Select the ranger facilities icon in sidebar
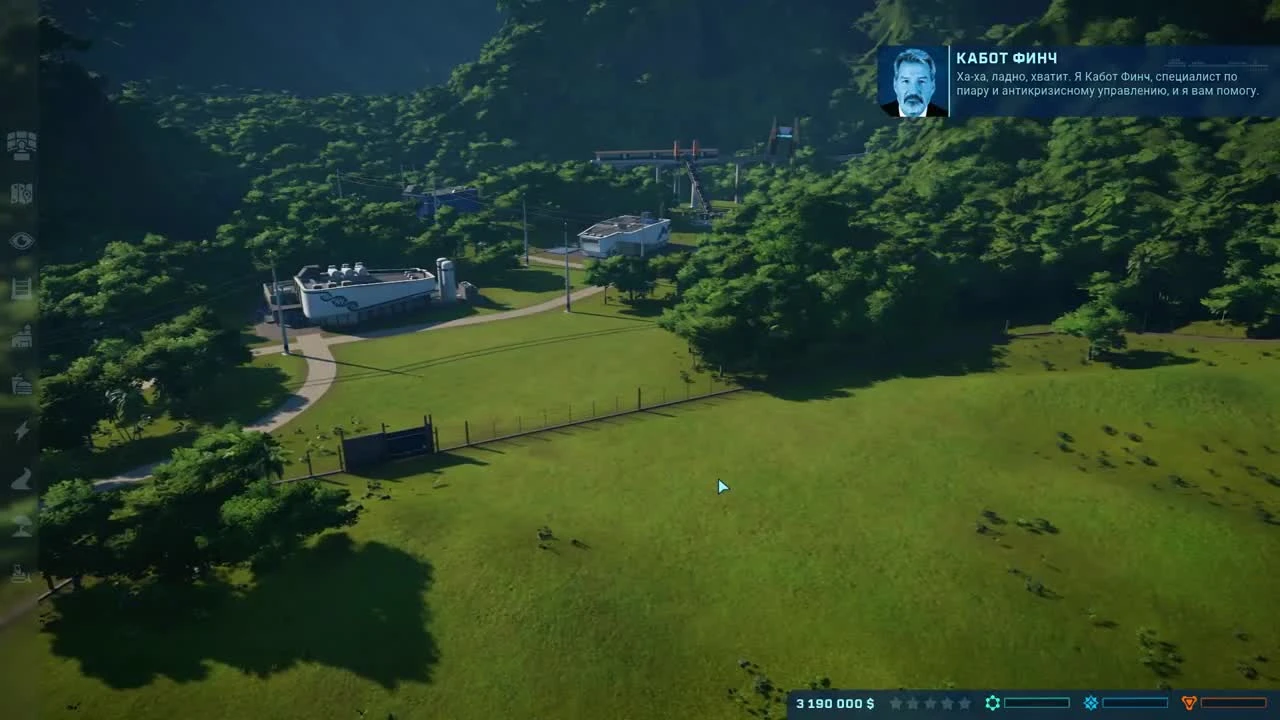This screenshot has height=720, width=1280. point(20,385)
